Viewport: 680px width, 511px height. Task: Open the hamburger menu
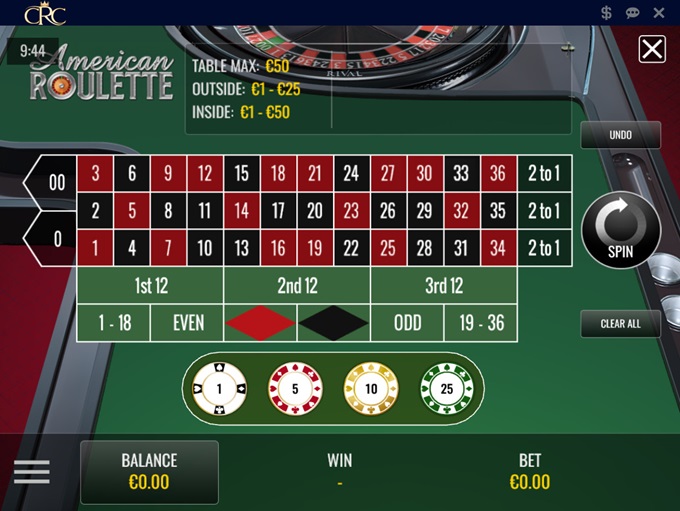coord(32,472)
